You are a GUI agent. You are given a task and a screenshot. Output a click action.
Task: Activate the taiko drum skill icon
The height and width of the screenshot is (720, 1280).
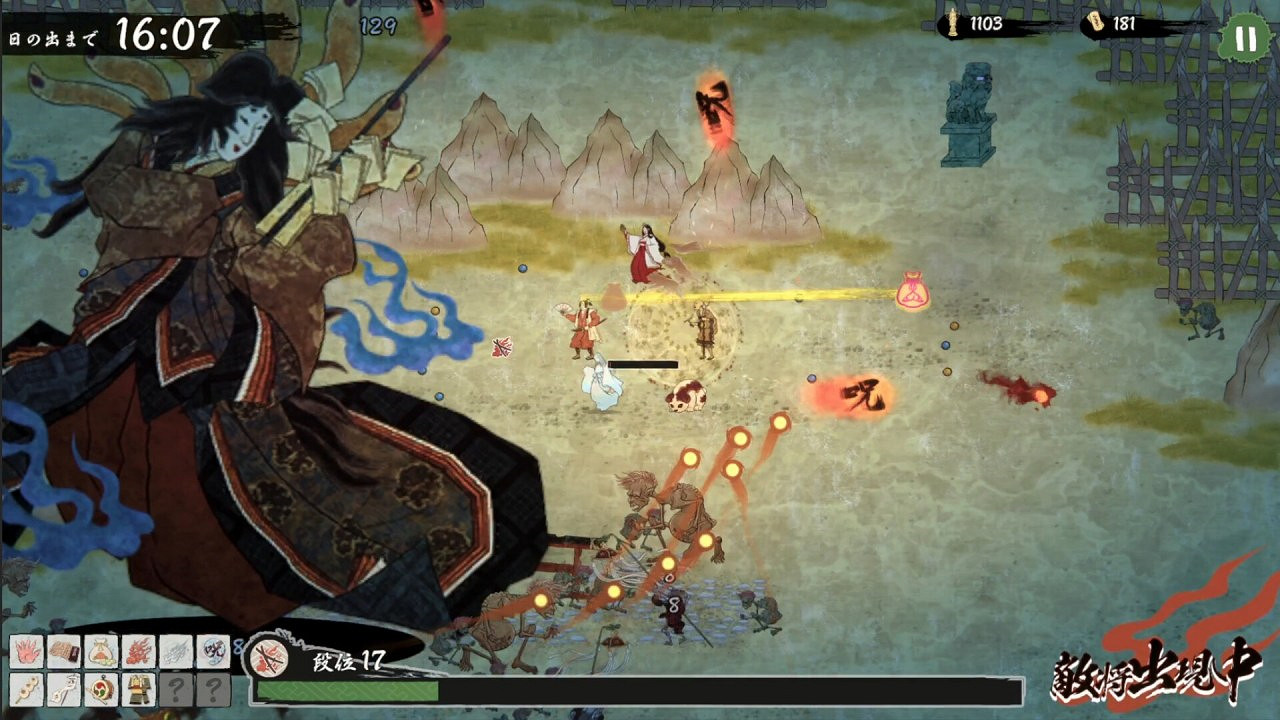click(101, 689)
